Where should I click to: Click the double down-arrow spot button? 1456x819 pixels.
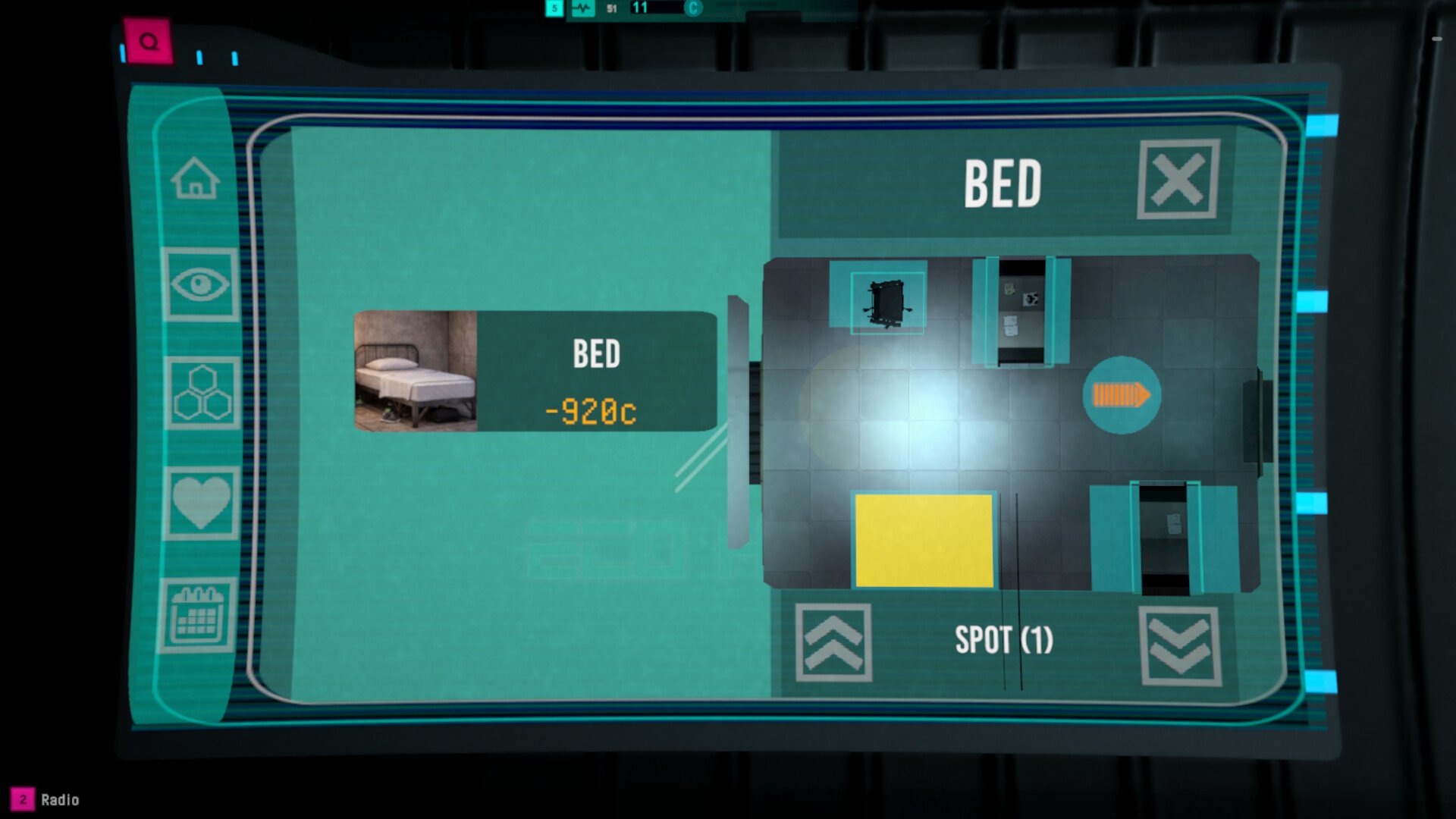coord(1180,646)
